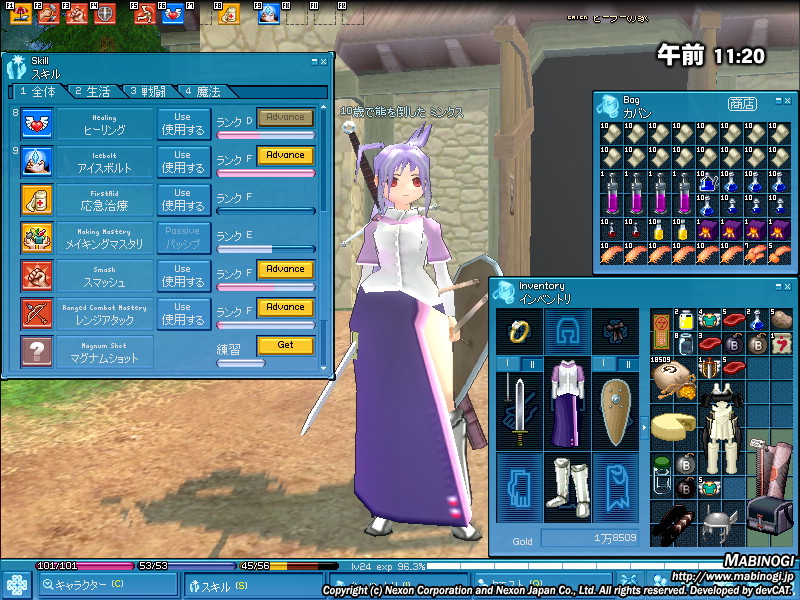
Task: Advance the Smash skill rank
Action: [x=285, y=269]
